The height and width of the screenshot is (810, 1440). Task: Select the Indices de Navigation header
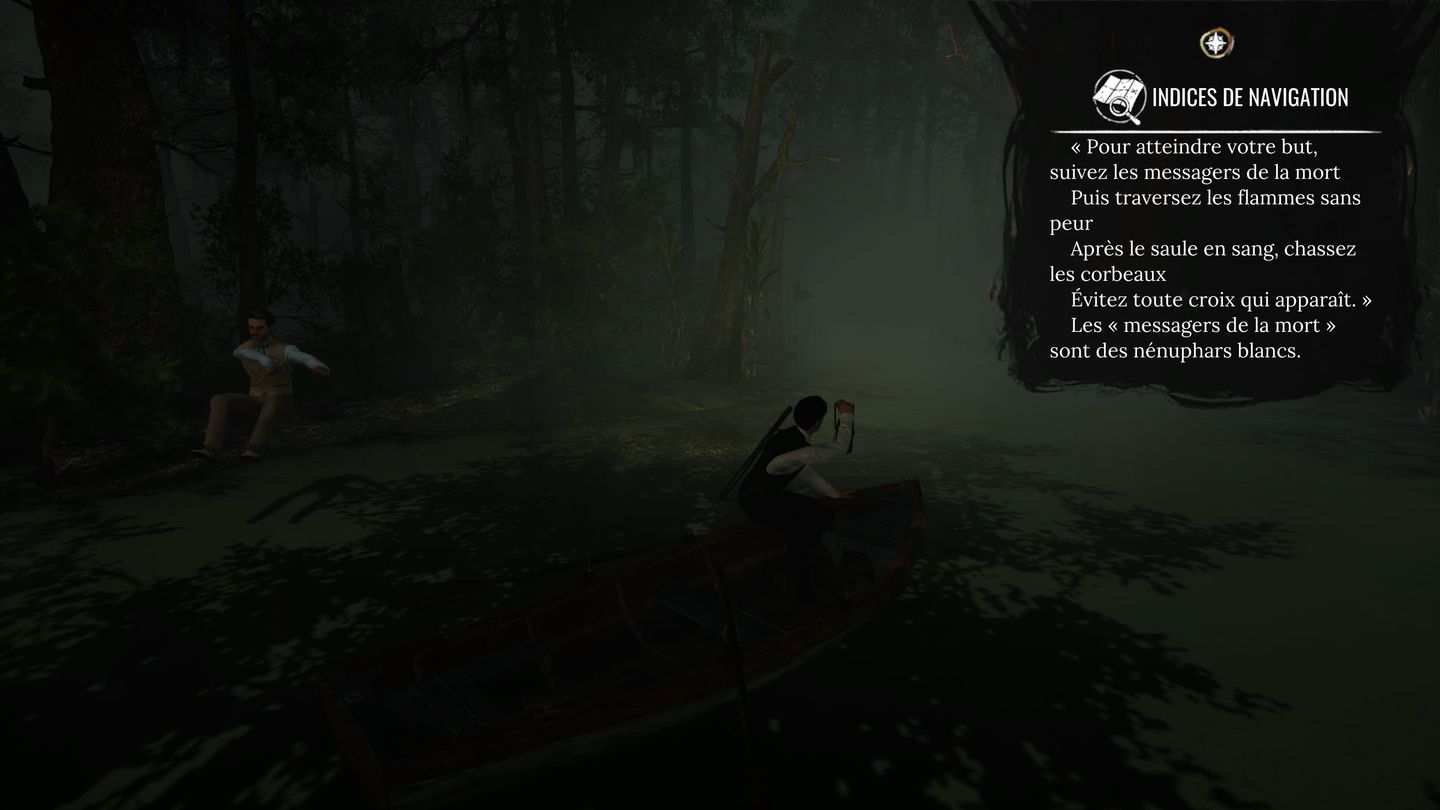[x=1250, y=97]
